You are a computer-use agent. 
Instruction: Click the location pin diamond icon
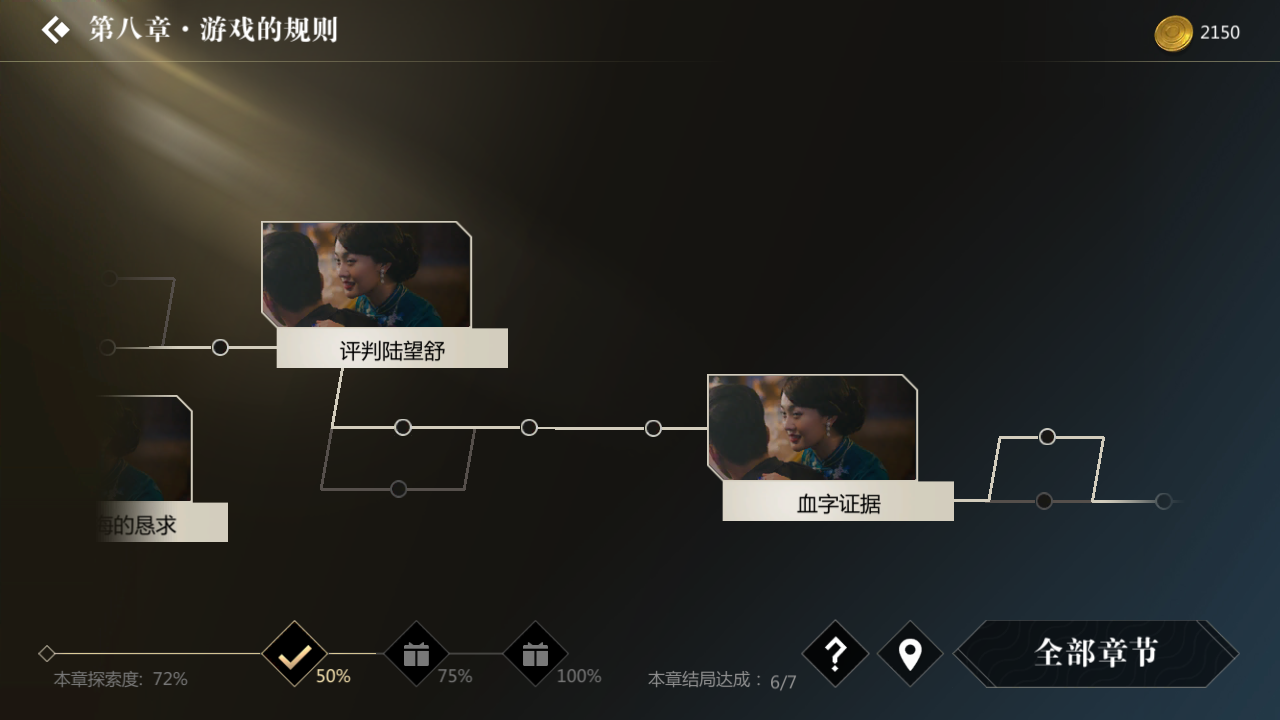pos(910,655)
